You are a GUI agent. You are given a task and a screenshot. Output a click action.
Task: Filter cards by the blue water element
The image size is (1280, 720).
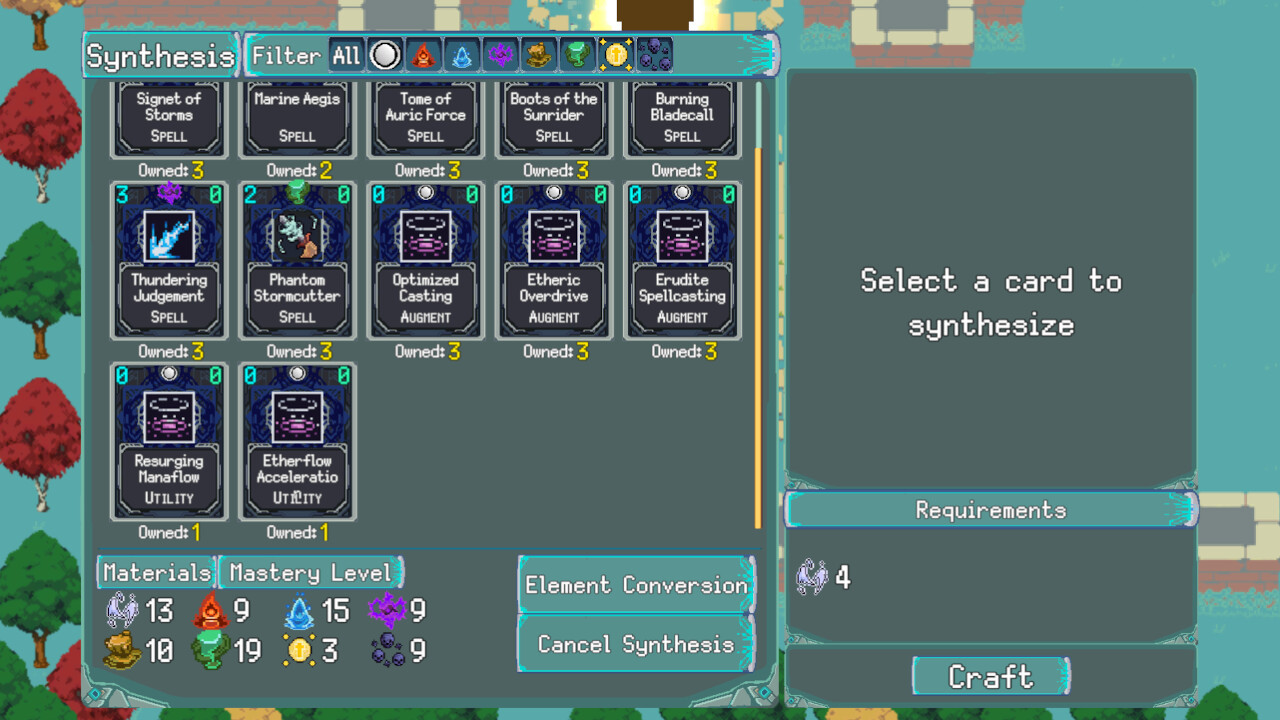461,56
